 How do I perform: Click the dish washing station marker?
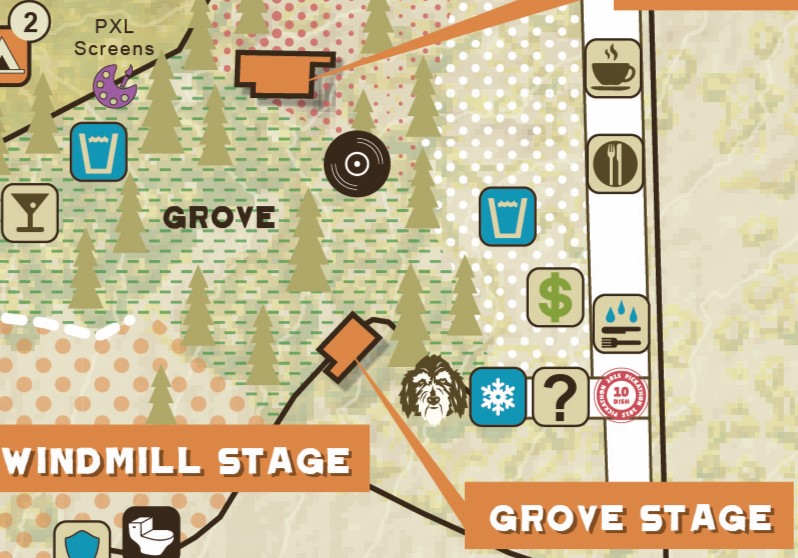pyautogui.click(x=621, y=324)
